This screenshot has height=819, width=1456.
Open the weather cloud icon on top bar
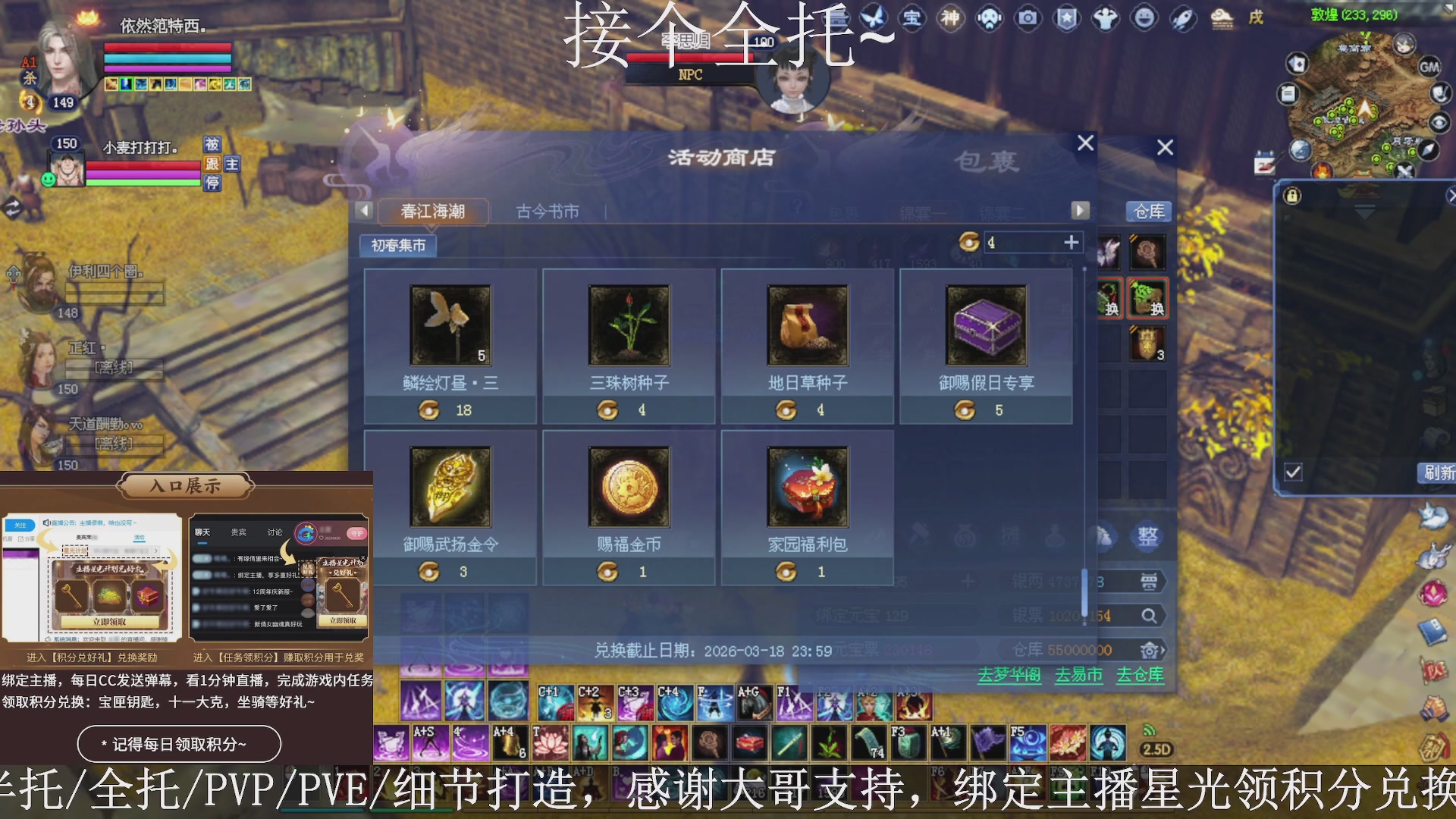click(1222, 17)
